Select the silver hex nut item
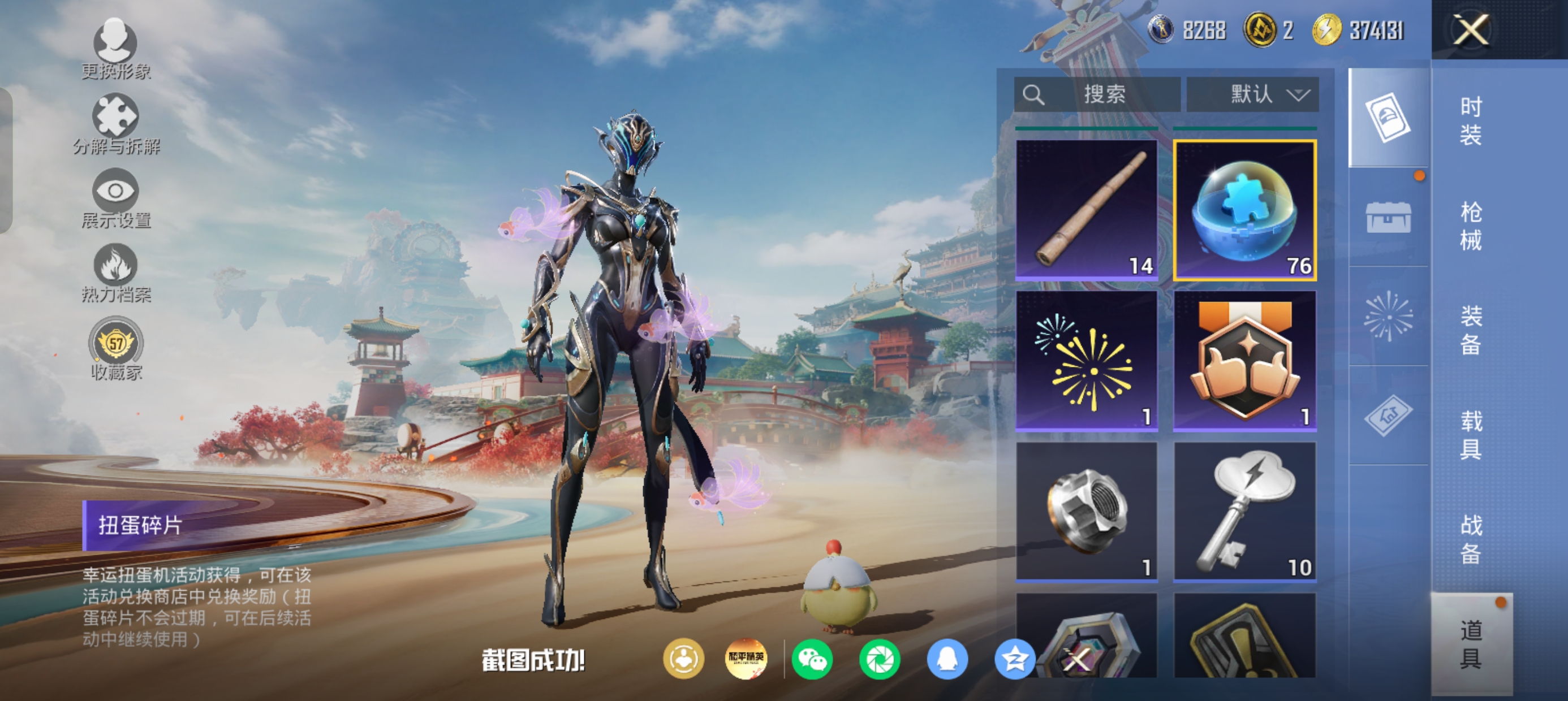Viewport: 1568px width, 701px height. click(x=1087, y=512)
